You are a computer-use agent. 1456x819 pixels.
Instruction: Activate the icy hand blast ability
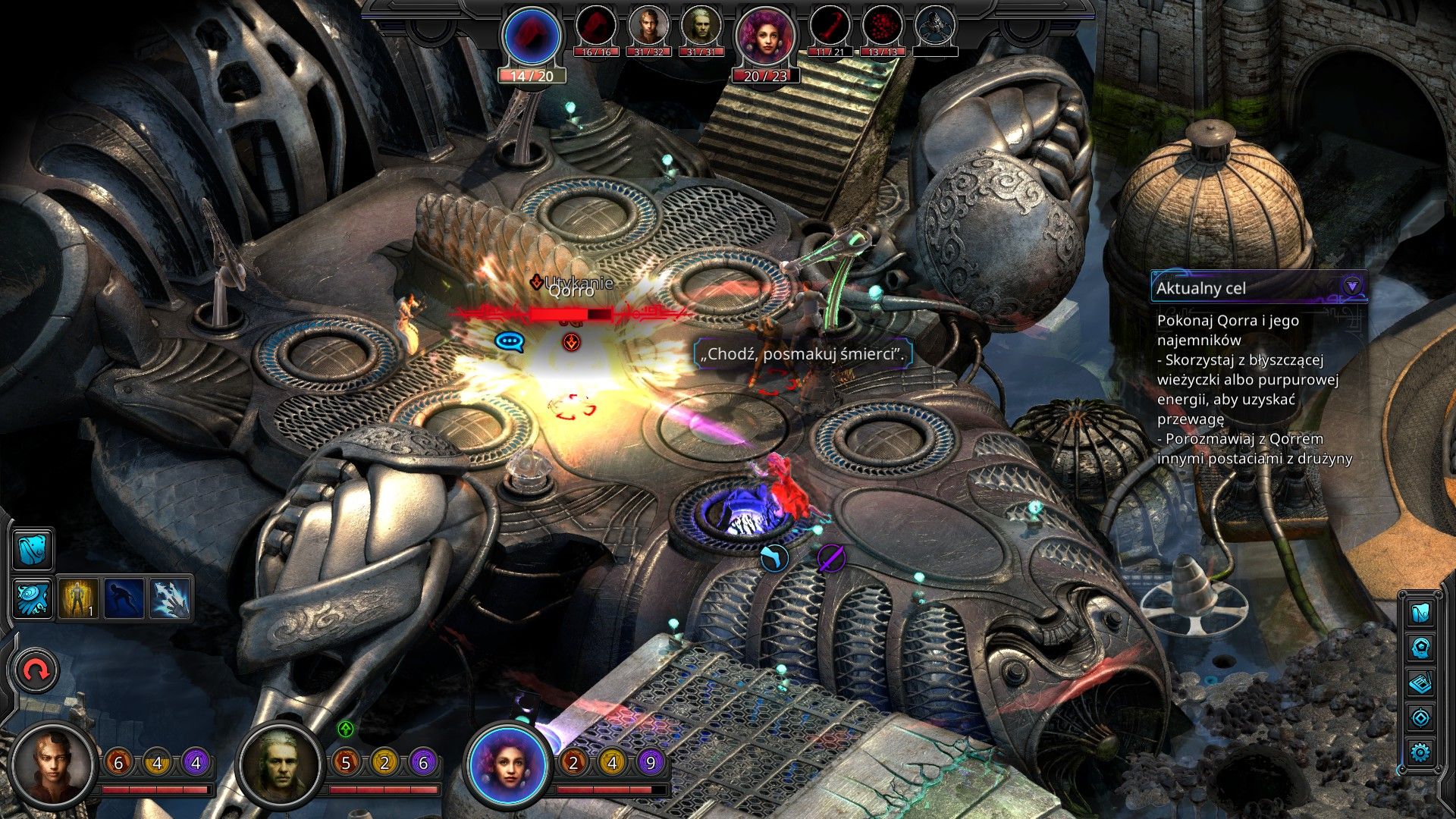click(x=170, y=598)
